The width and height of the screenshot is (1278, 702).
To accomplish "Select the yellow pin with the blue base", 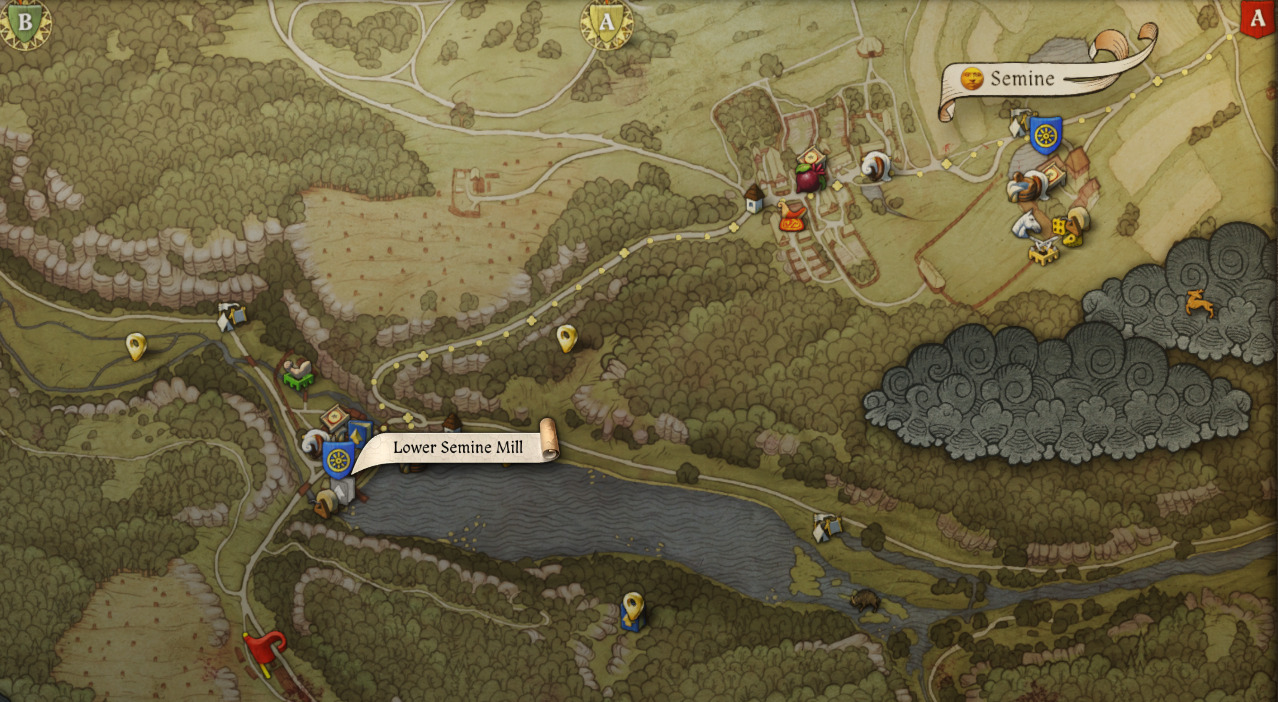I will point(632,610).
